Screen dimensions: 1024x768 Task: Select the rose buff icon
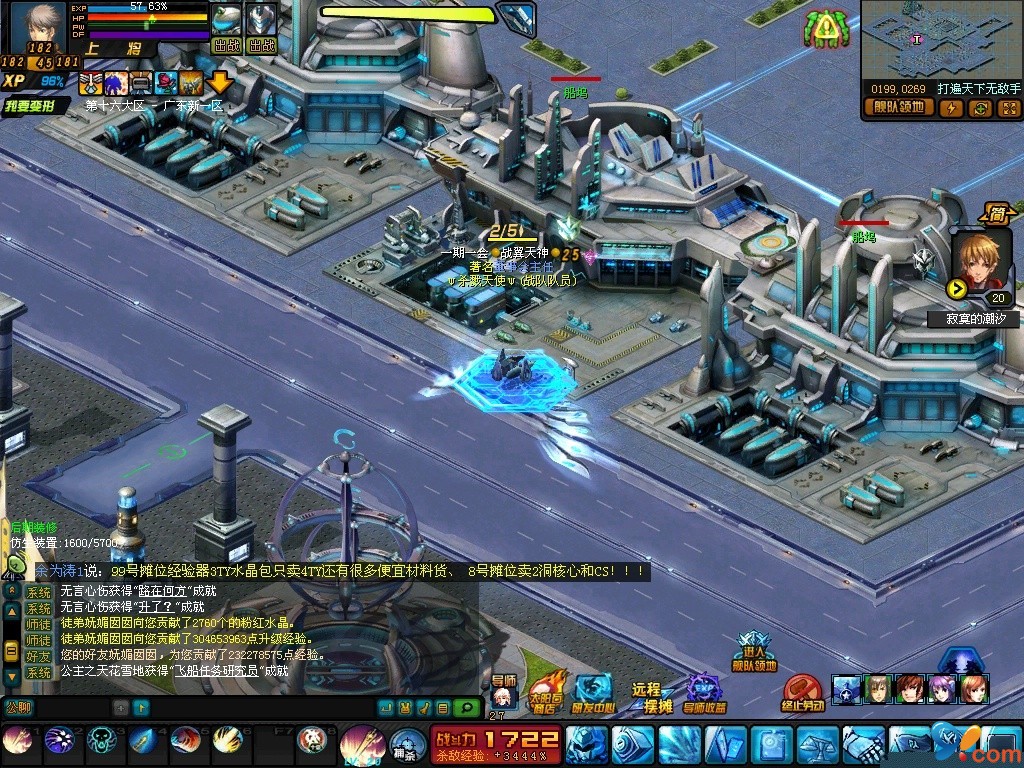166,84
